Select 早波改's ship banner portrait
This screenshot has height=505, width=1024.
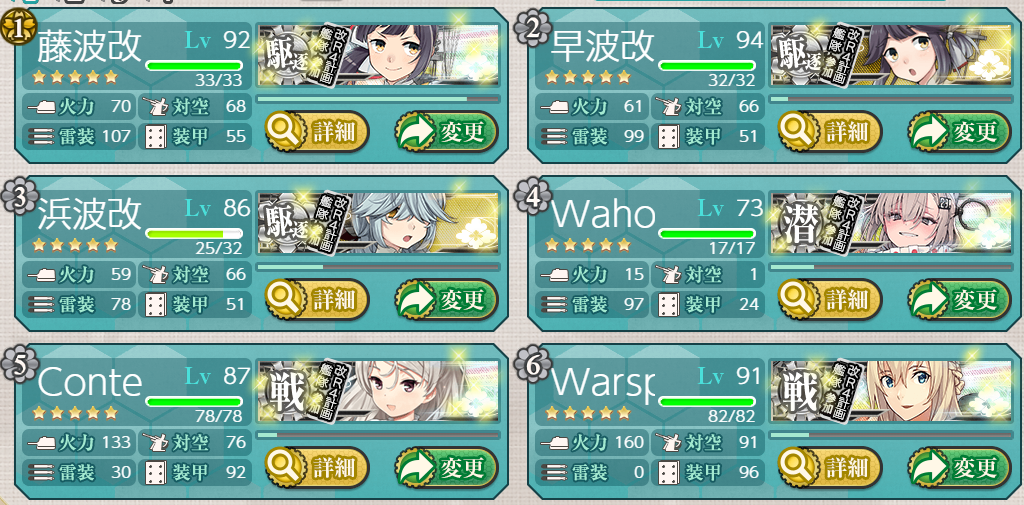click(x=890, y=56)
